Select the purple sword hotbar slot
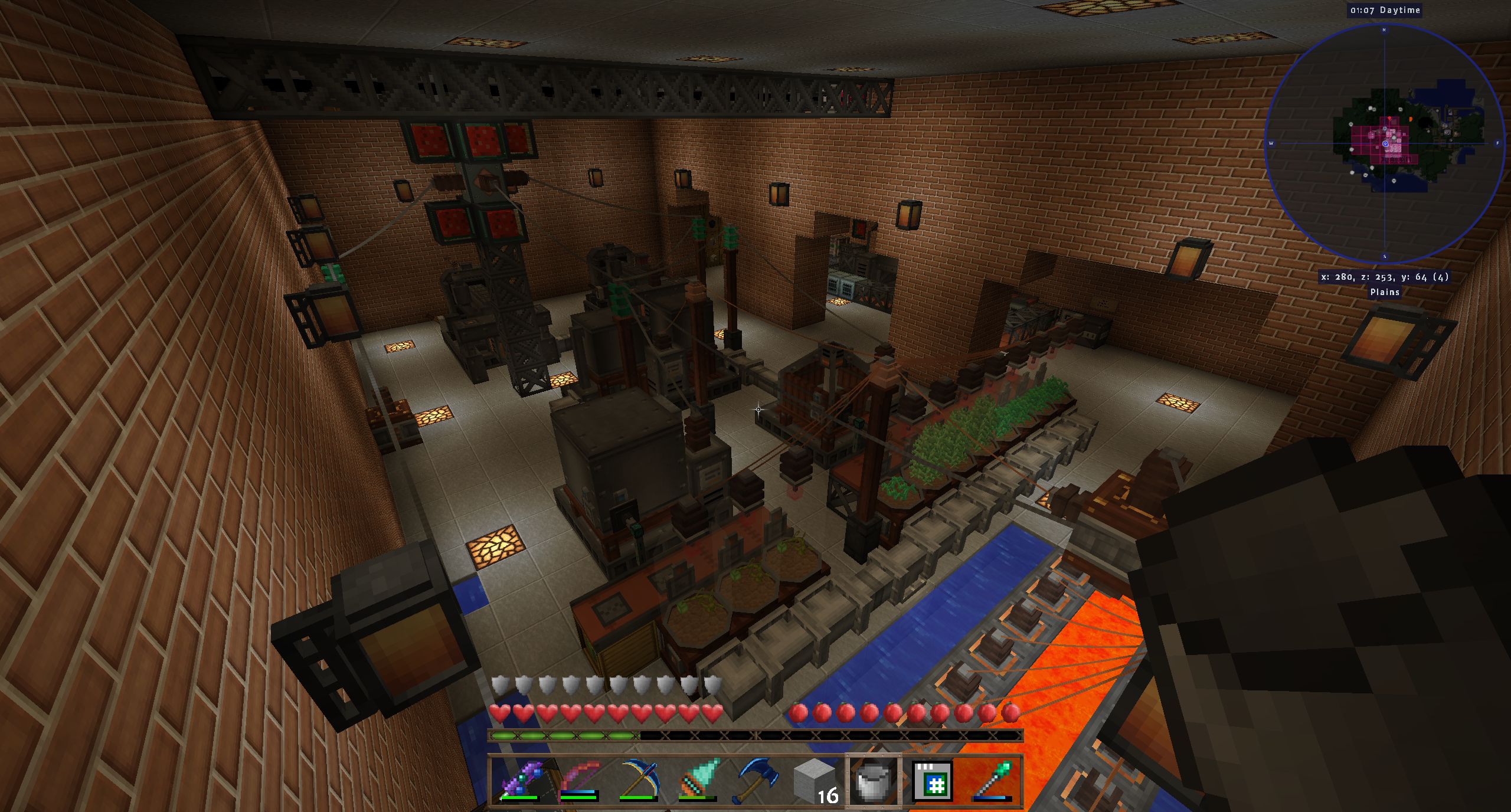The height and width of the screenshot is (812, 1511). [x=519, y=780]
